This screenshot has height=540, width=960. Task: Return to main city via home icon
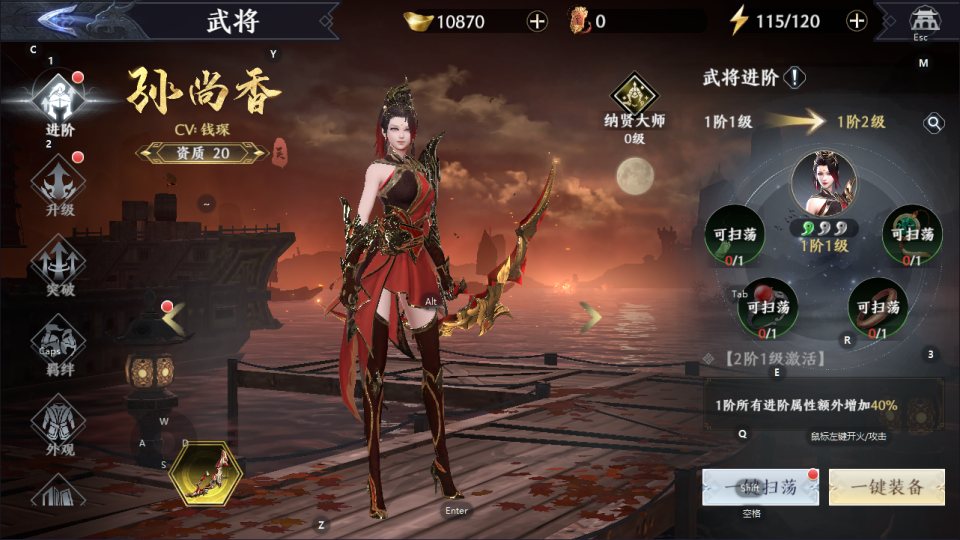(921, 21)
